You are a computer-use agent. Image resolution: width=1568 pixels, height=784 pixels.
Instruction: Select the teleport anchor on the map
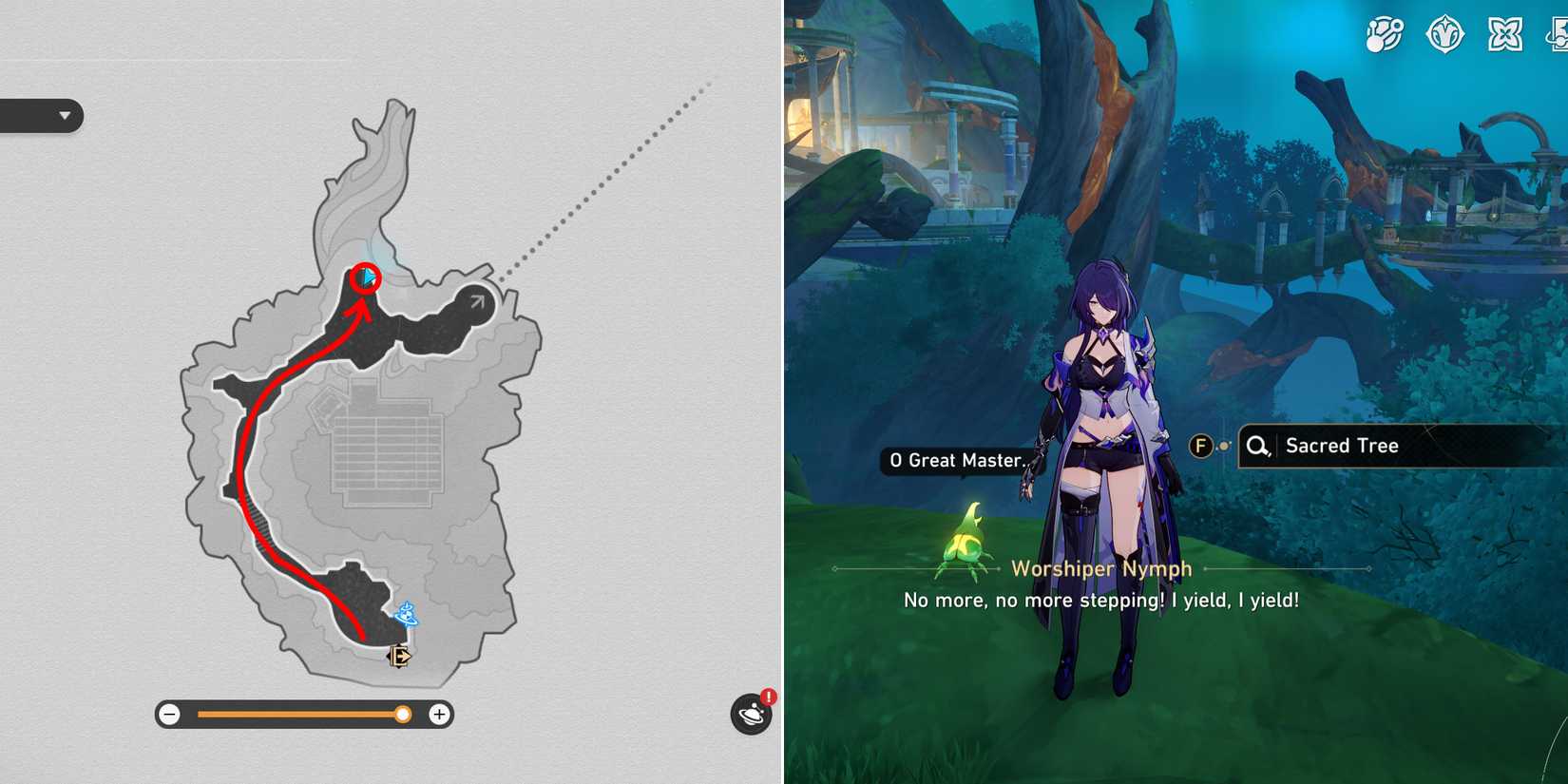coord(404,615)
